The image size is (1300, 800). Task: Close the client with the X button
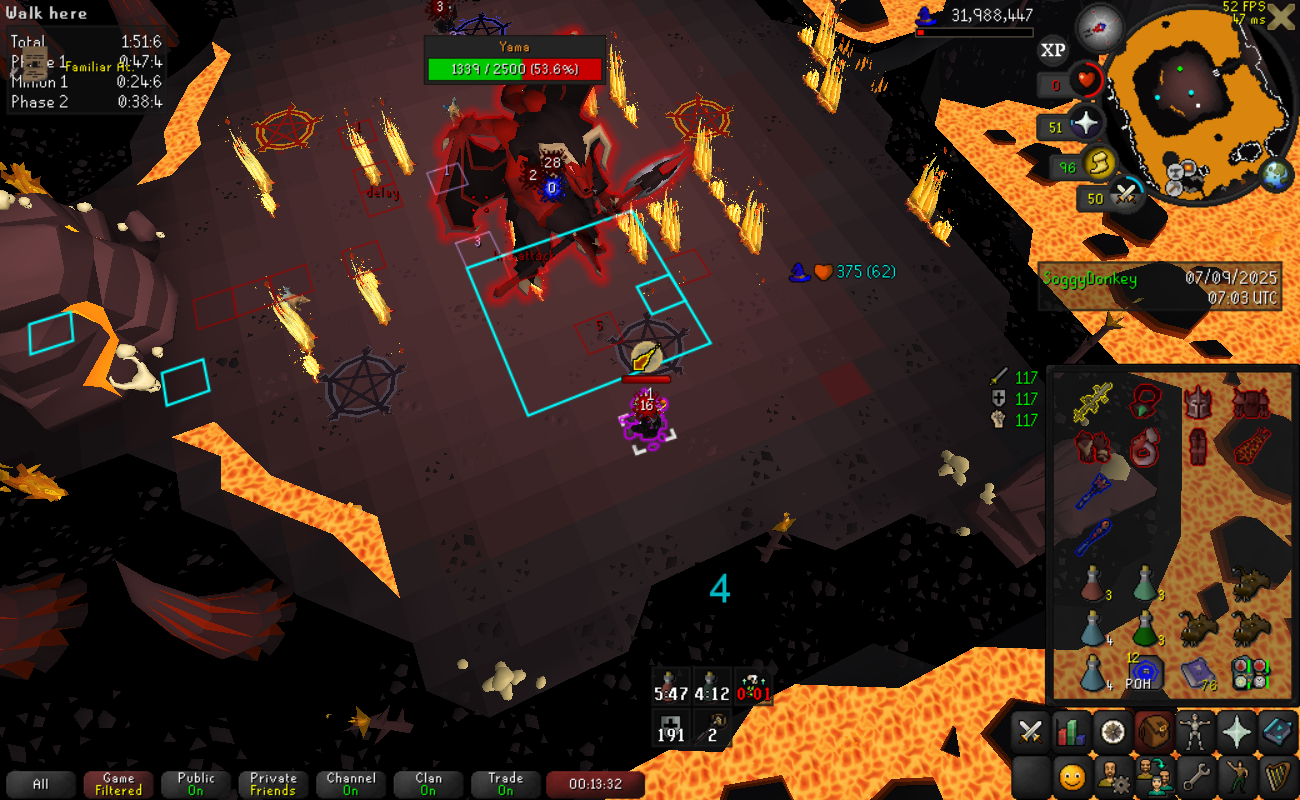[1281, 17]
